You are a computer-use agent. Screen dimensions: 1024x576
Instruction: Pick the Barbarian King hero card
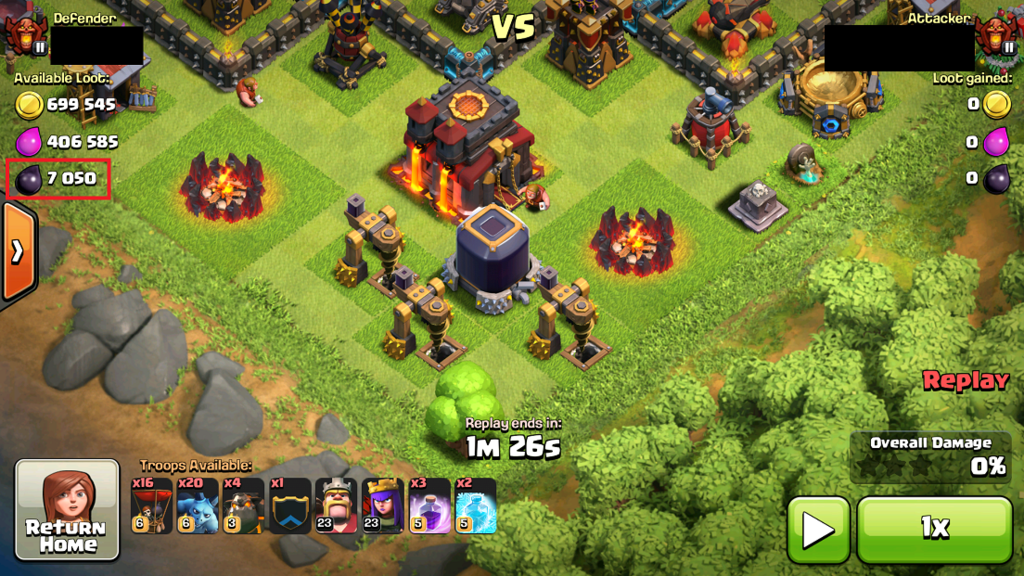336,505
